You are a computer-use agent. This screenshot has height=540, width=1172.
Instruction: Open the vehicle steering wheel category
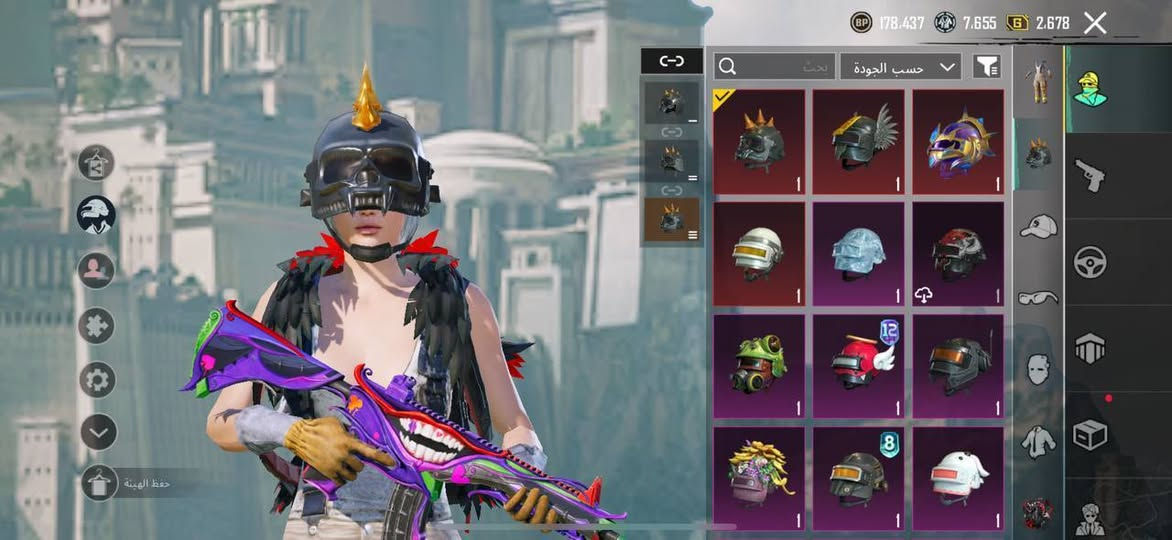coord(1089,262)
